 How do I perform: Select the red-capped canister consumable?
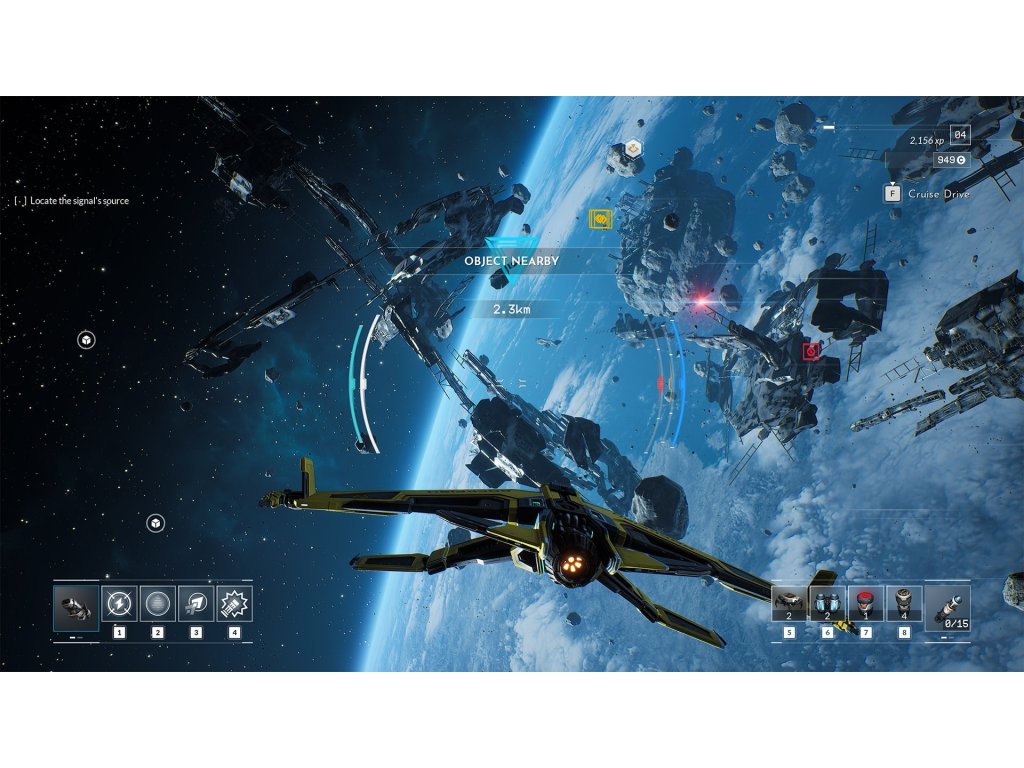coord(866,603)
